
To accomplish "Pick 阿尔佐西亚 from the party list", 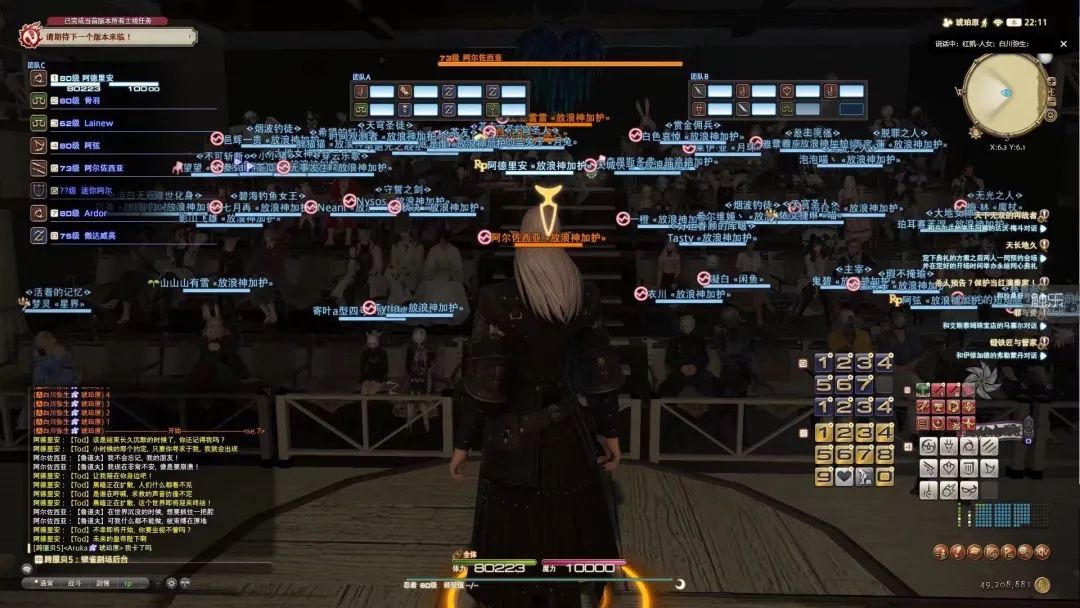I will (x=104, y=168).
